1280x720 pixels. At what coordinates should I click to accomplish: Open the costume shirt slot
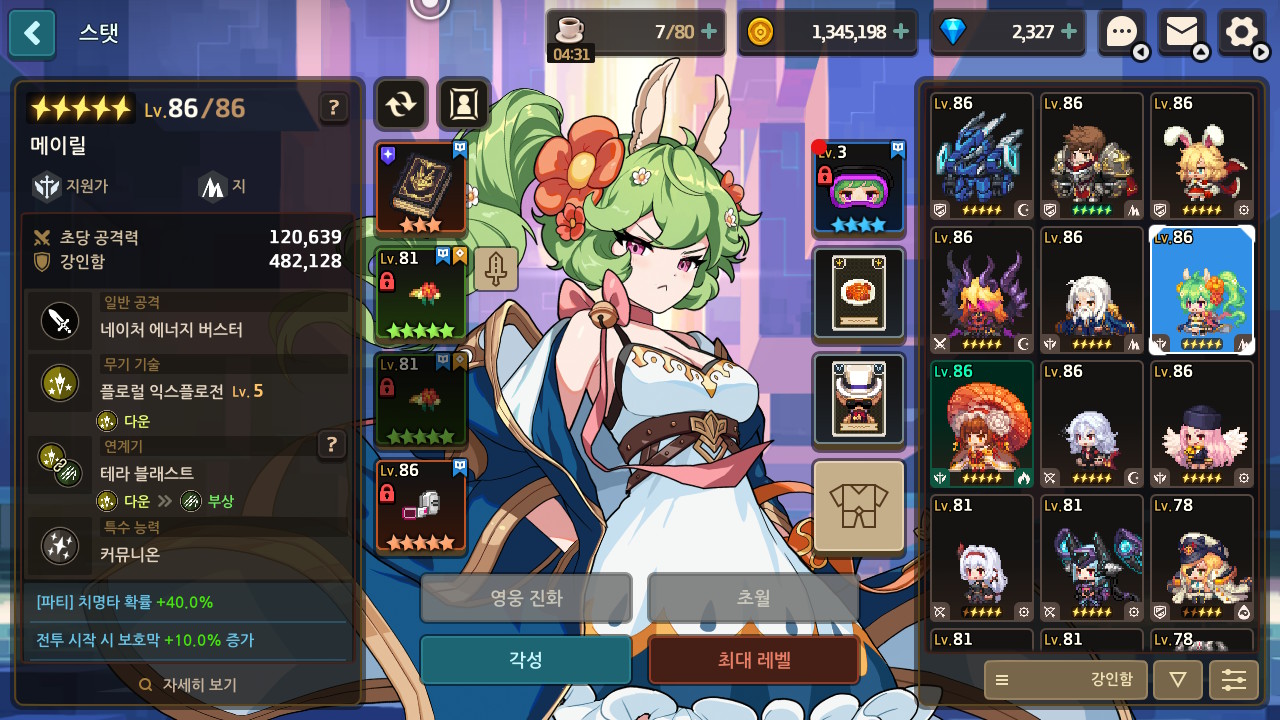(858, 506)
